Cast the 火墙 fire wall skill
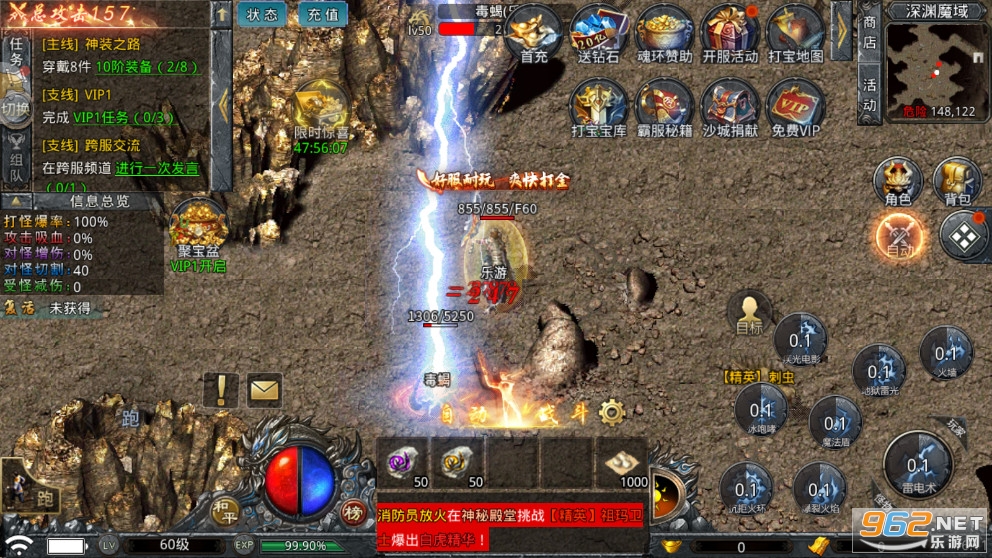 (x=946, y=355)
